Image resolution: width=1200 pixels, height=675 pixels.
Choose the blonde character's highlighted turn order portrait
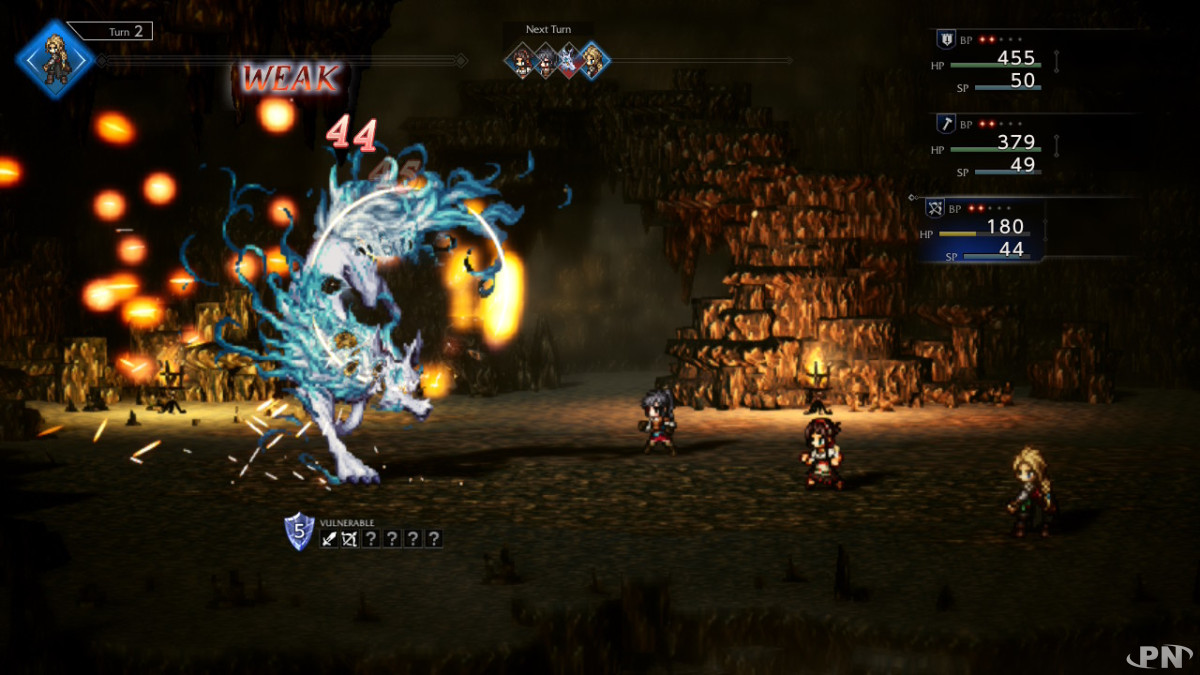point(593,61)
